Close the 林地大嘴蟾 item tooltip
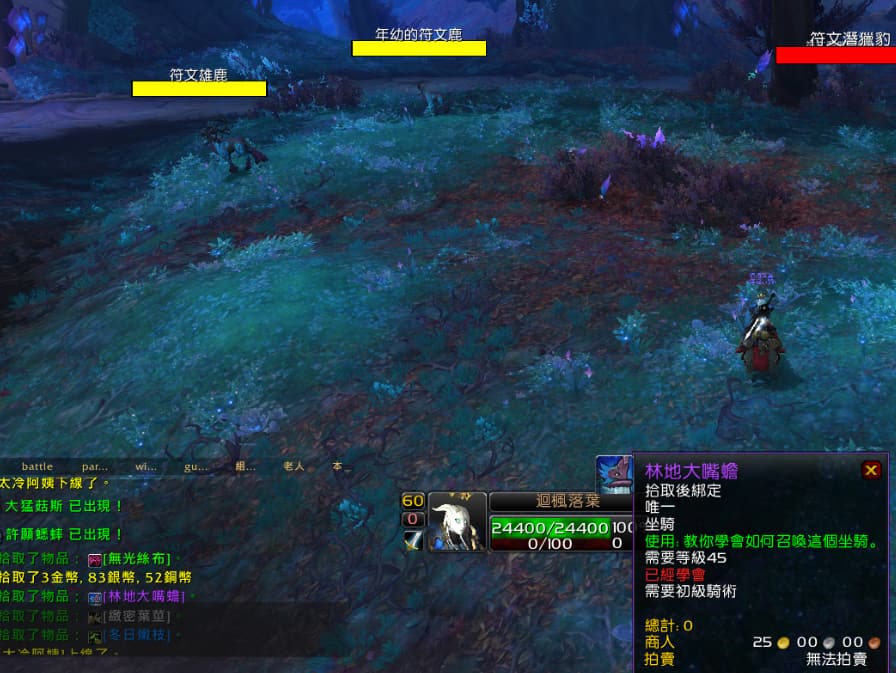This screenshot has width=896, height=673. pyautogui.click(x=871, y=470)
